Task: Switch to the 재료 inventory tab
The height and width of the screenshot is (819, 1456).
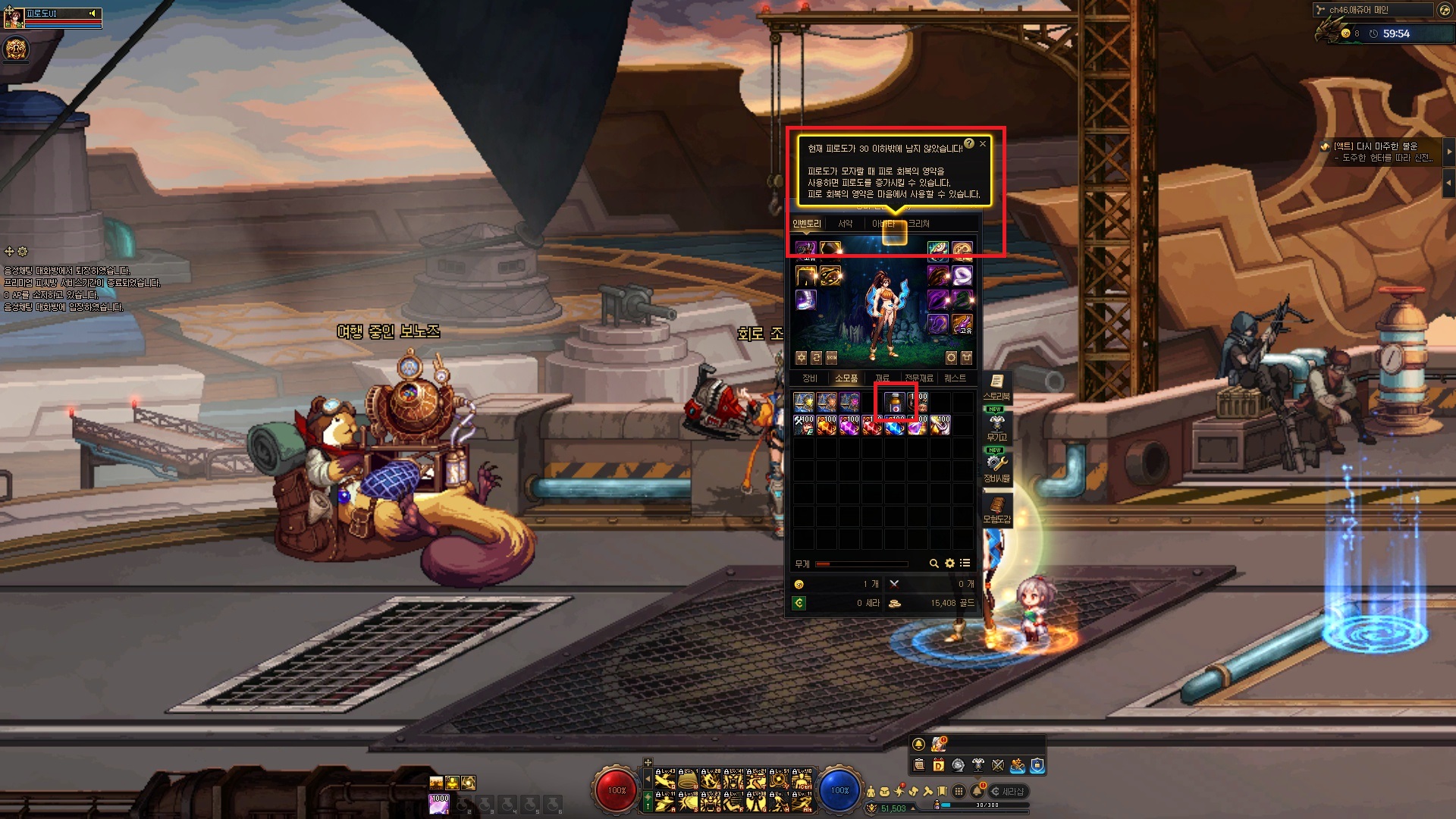Action: click(882, 378)
